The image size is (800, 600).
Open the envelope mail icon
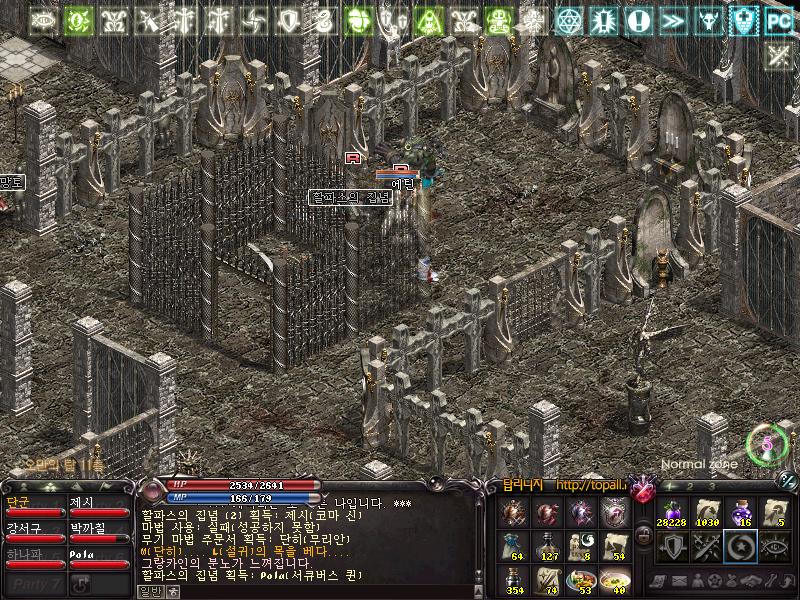679,582
